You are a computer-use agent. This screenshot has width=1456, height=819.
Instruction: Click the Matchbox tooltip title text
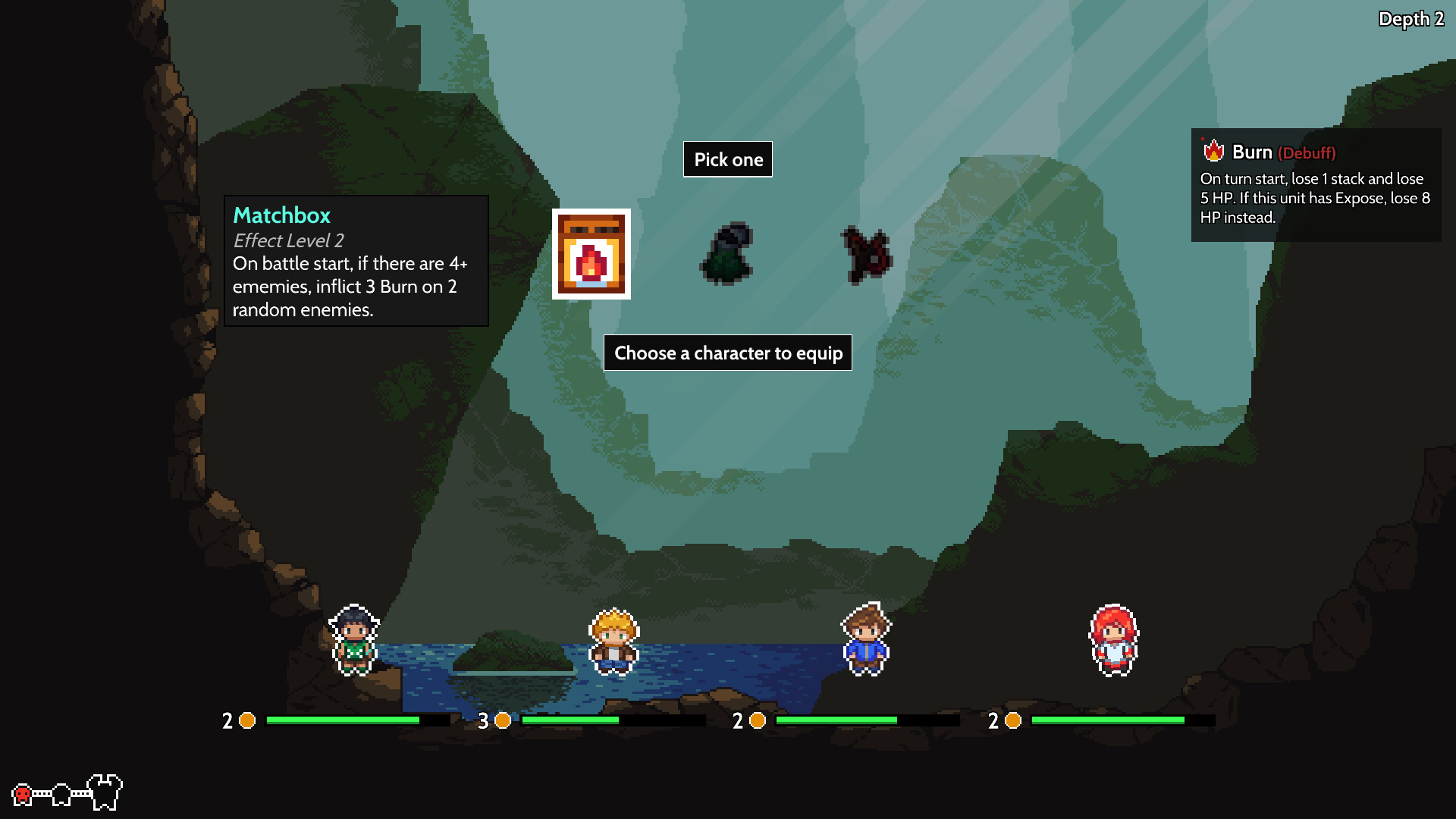tap(281, 215)
